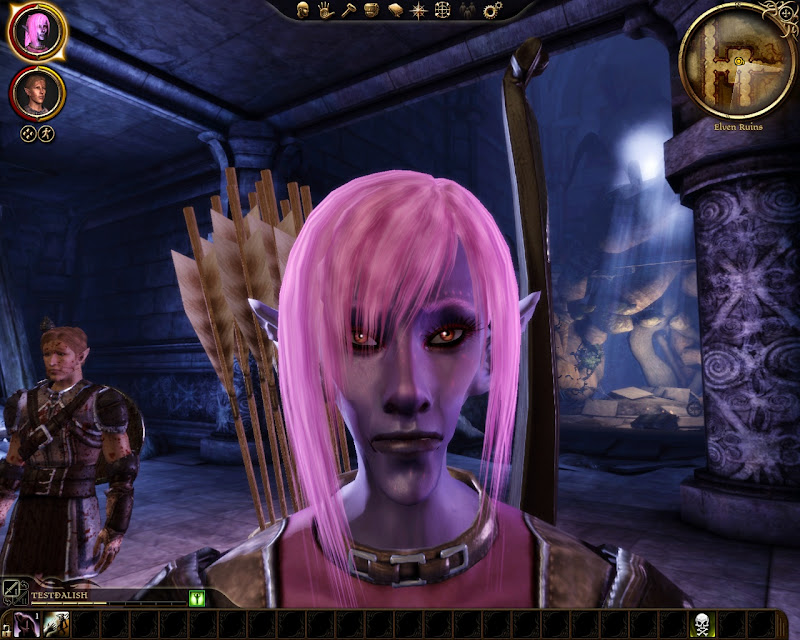The width and height of the screenshot is (800, 640).
Task: Switch weapon set with crossed swords icon
Action: pos(12,592)
